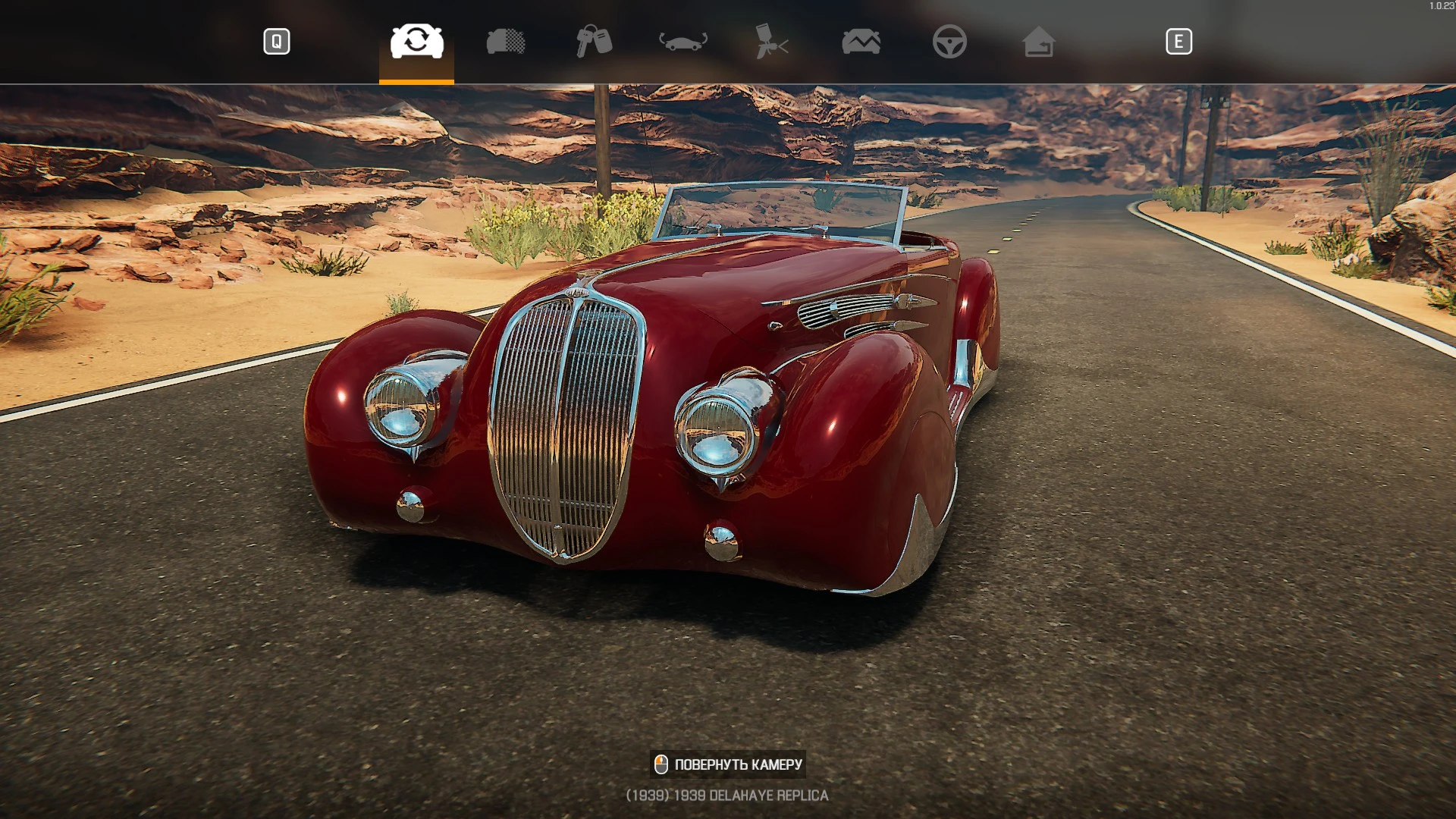Image resolution: width=1456 pixels, height=819 pixels.
Task: Click the mouse icon in the camera prompt
Action: 662,764
